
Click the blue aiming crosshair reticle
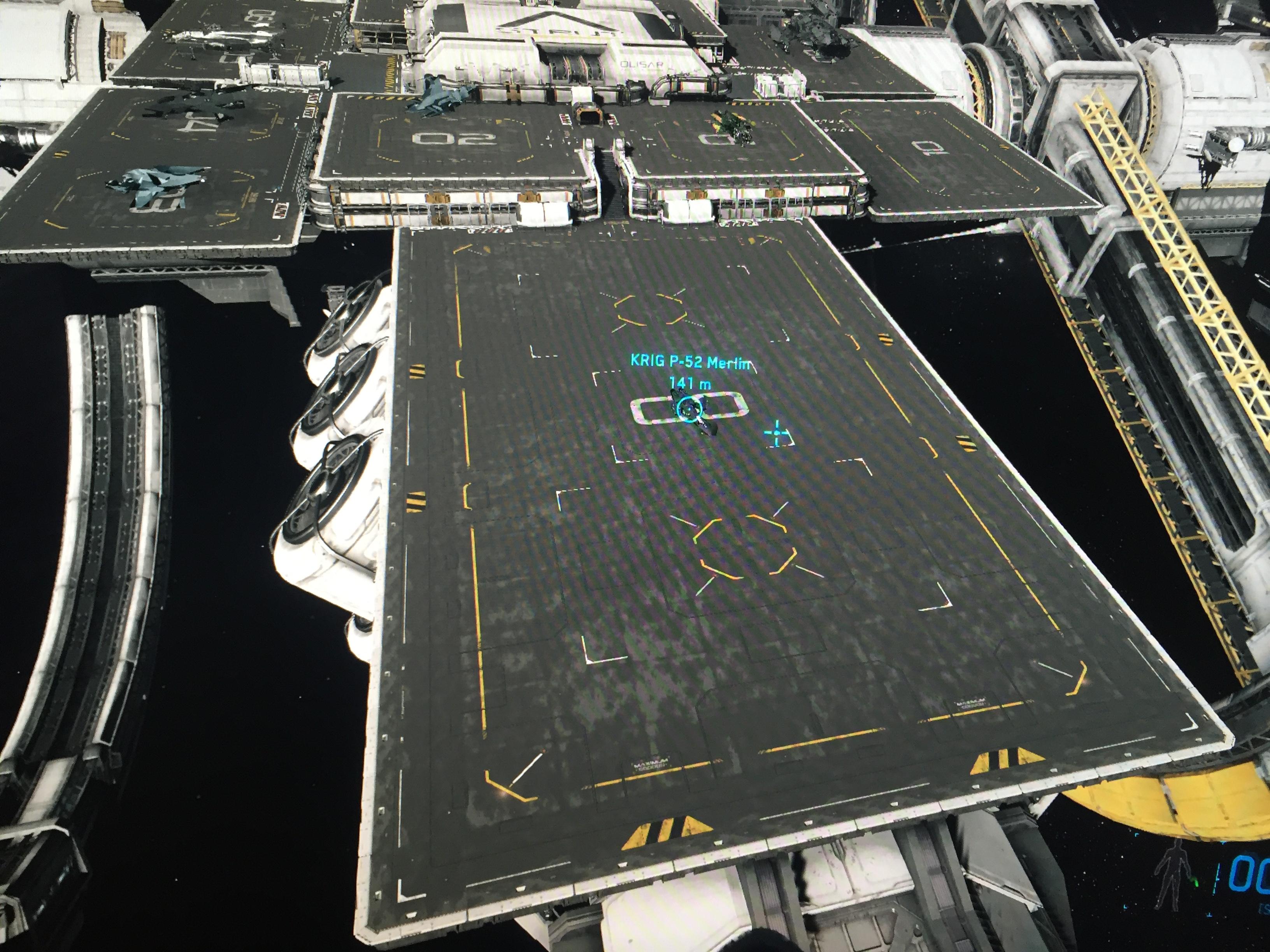pyautogui.click(x=777, y=433)
